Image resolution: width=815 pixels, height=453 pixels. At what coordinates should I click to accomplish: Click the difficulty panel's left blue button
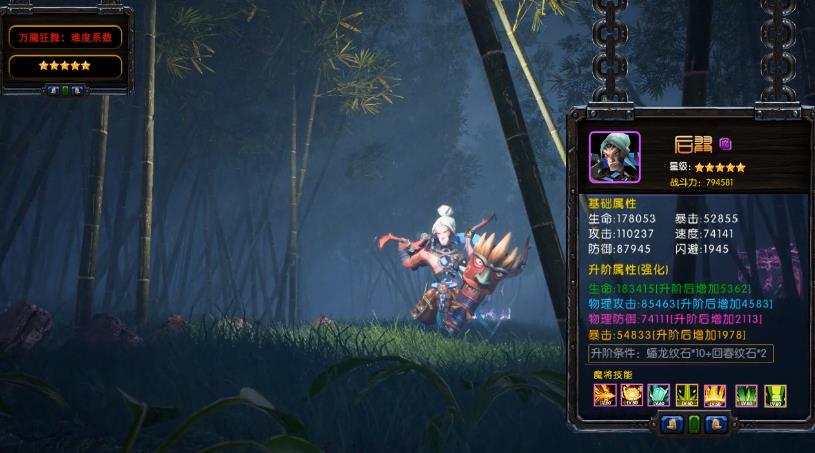click(x=53, y=90)
